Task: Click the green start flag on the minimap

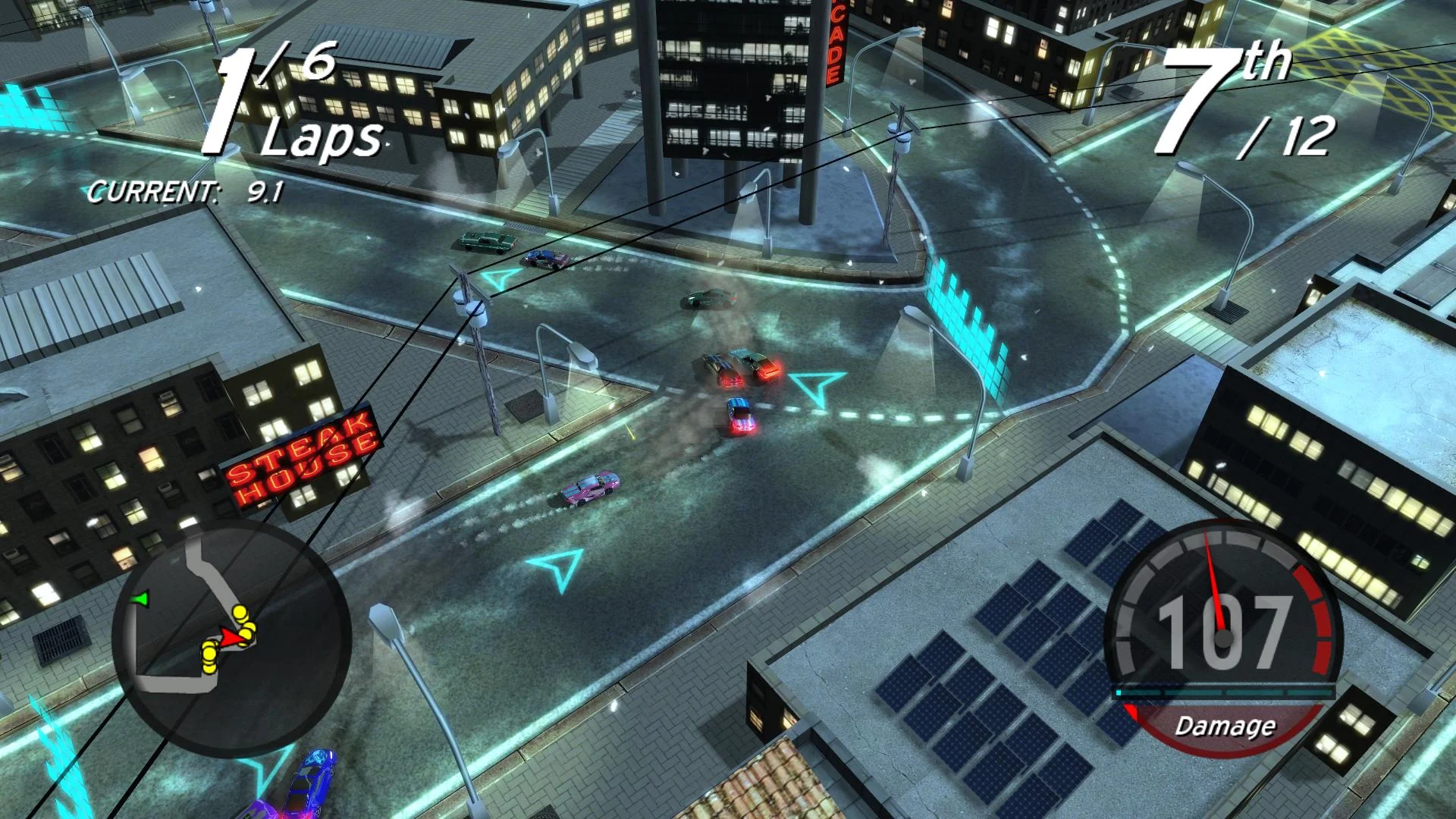Action: pyautogui.click(x=140, y=598)
